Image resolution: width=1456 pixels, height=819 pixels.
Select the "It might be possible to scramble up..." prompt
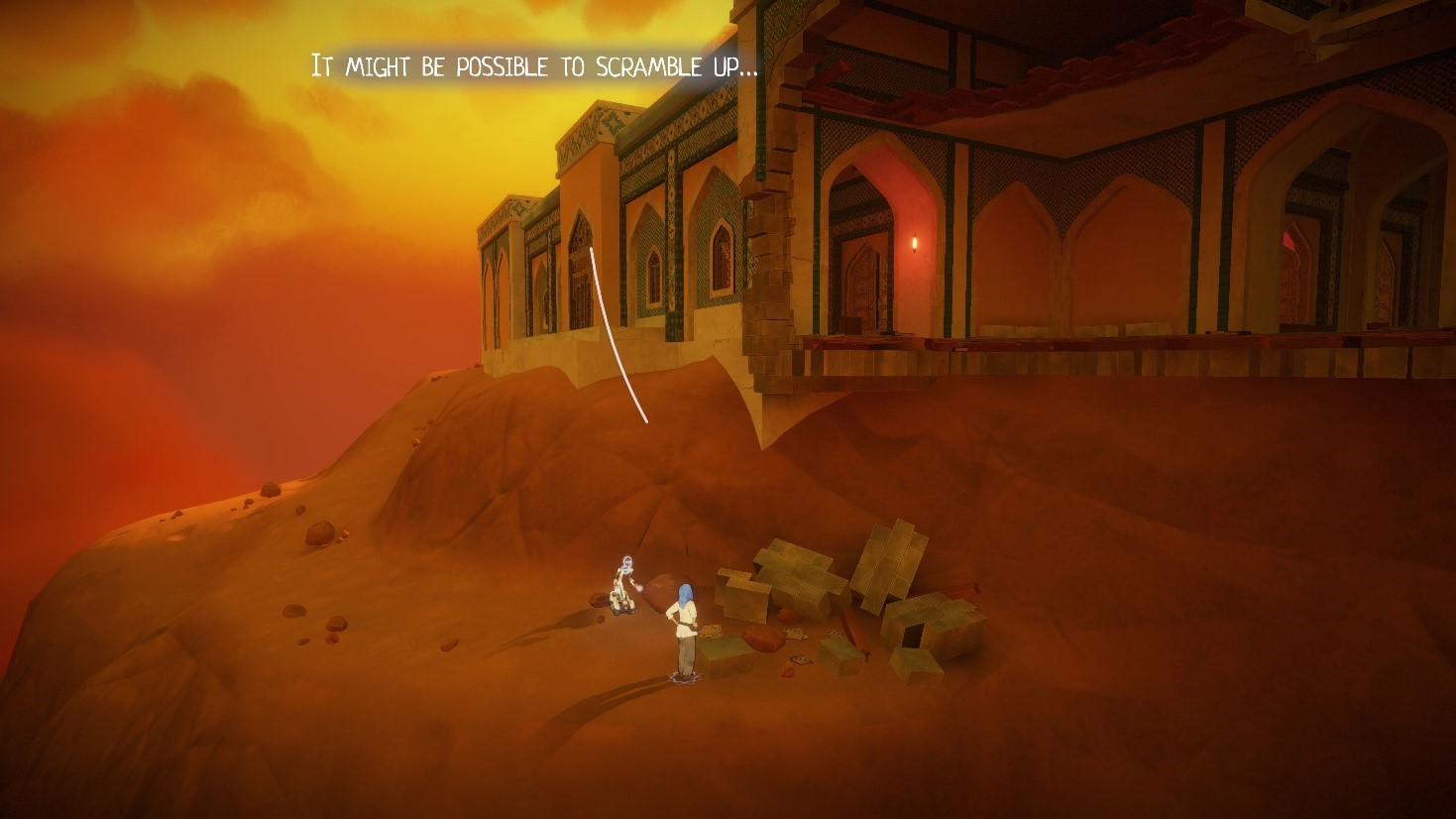coord(534,67)
